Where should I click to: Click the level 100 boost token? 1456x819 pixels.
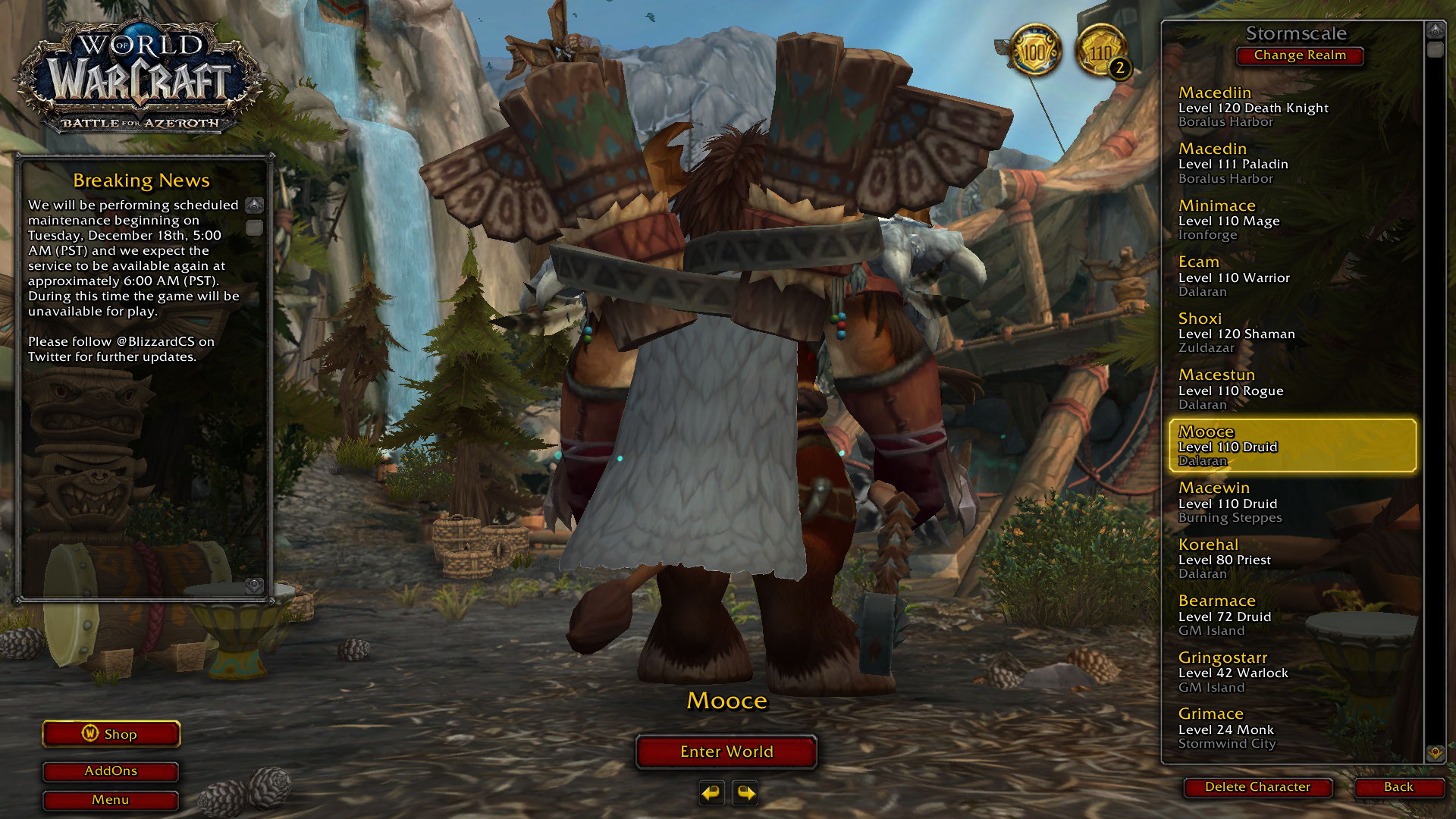tap(1035, 52)
